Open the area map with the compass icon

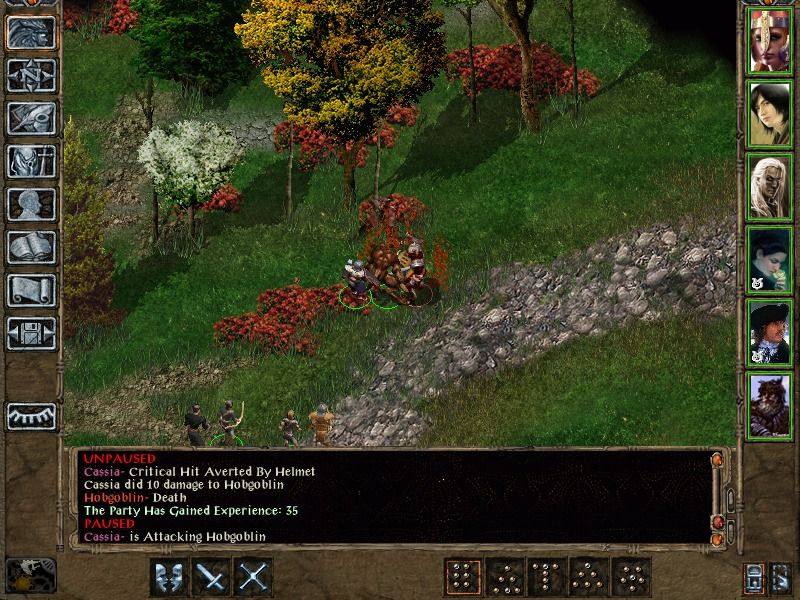point(31,75)
